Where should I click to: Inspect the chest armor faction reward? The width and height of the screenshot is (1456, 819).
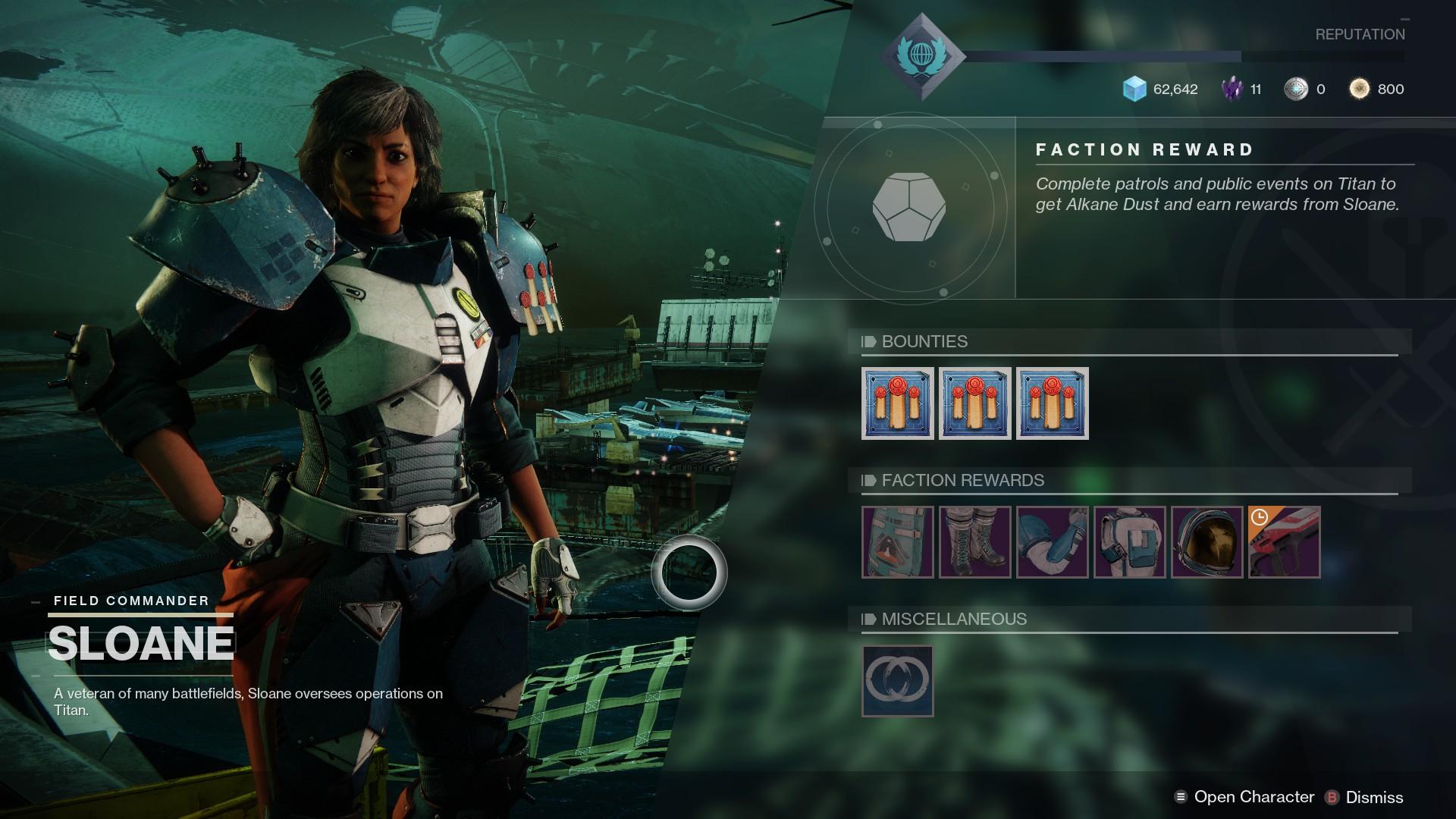(x=1130, y=542)
